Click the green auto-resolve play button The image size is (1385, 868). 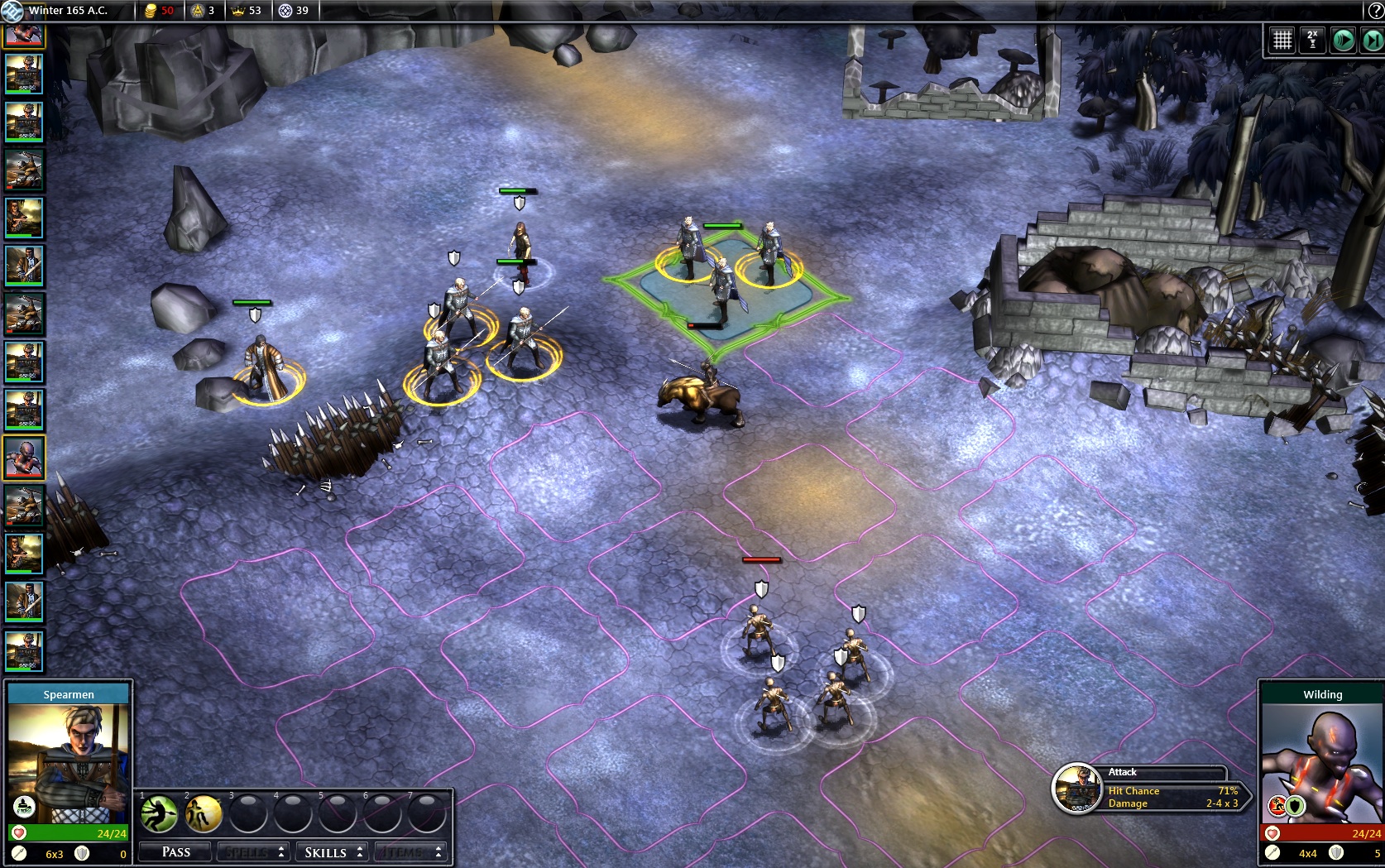(x=1343, y=40)
